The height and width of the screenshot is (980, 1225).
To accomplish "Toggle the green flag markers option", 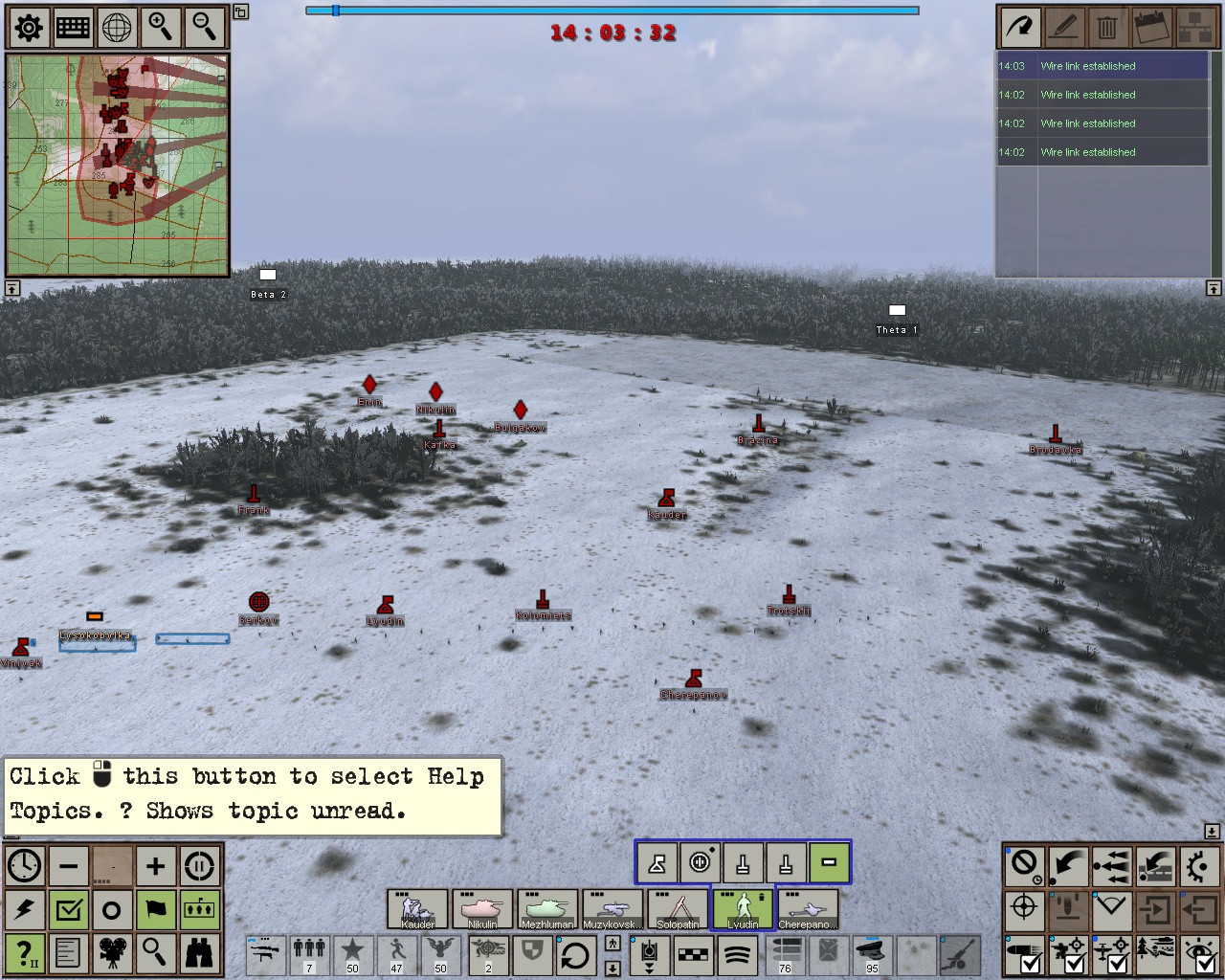I will (156, 909).
